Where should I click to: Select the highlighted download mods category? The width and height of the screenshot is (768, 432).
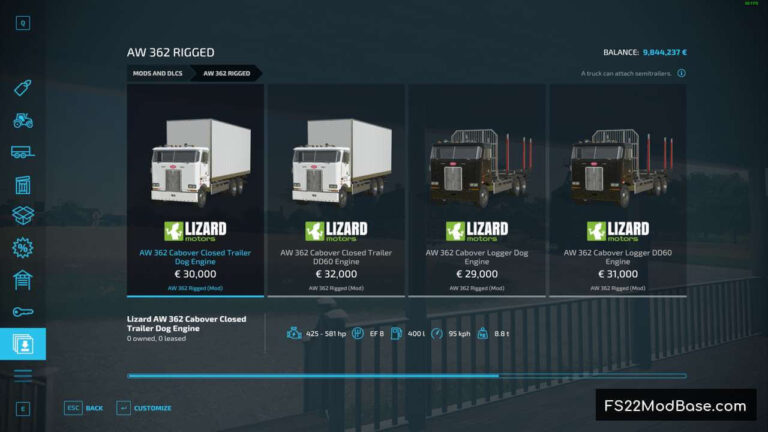[23, 343]
